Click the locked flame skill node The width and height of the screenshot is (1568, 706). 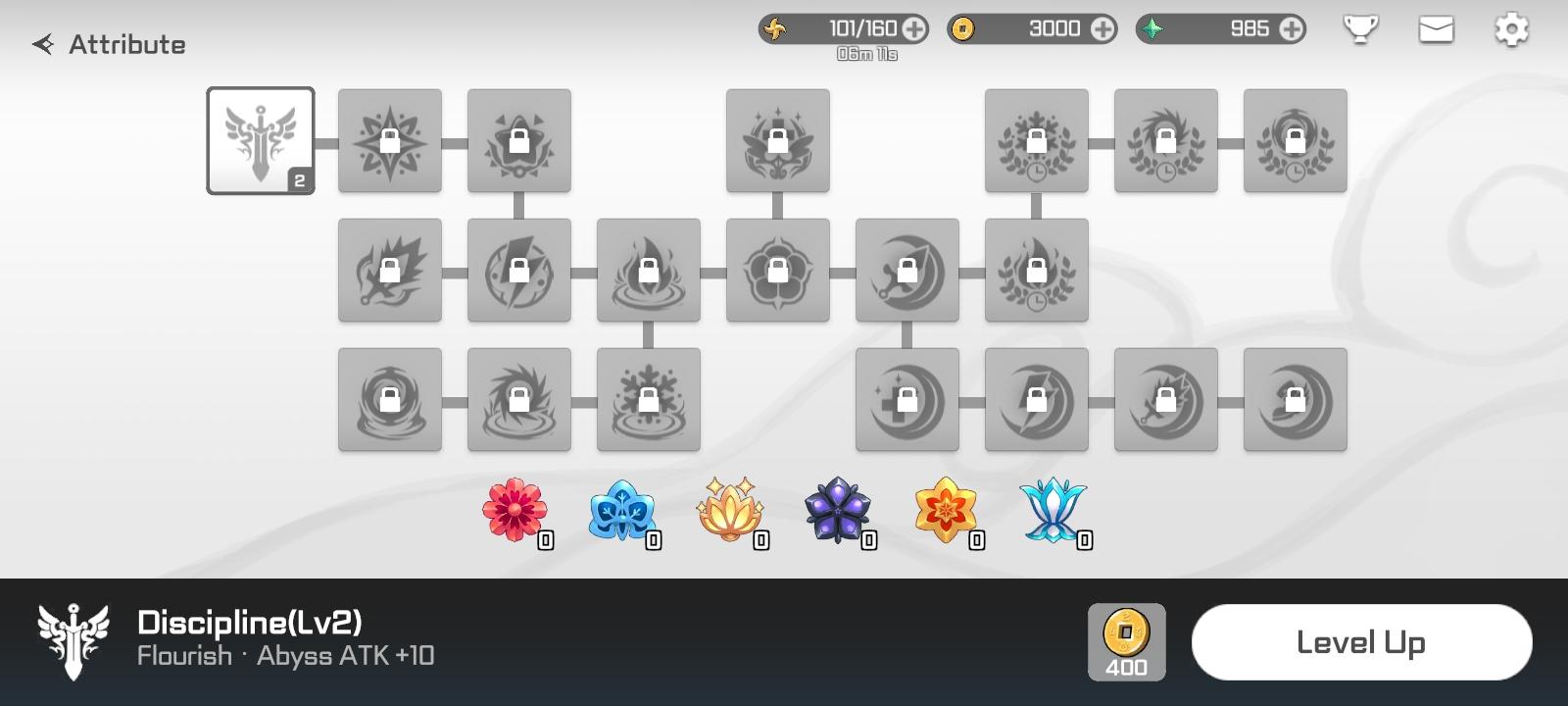coord(648,271)
